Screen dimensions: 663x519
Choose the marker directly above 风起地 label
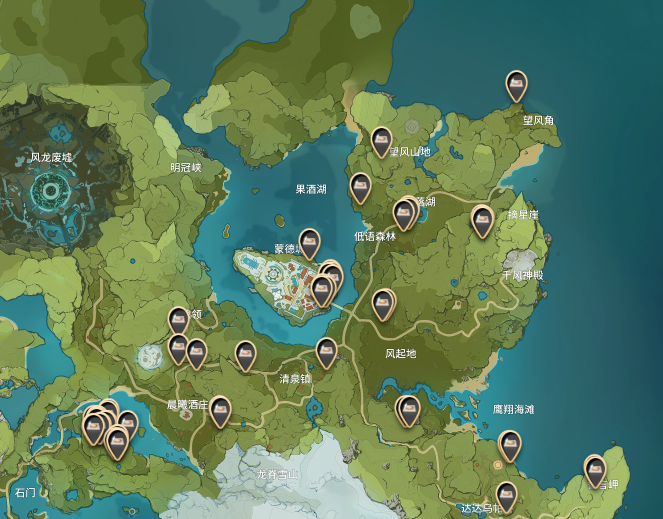coord(383,303)
